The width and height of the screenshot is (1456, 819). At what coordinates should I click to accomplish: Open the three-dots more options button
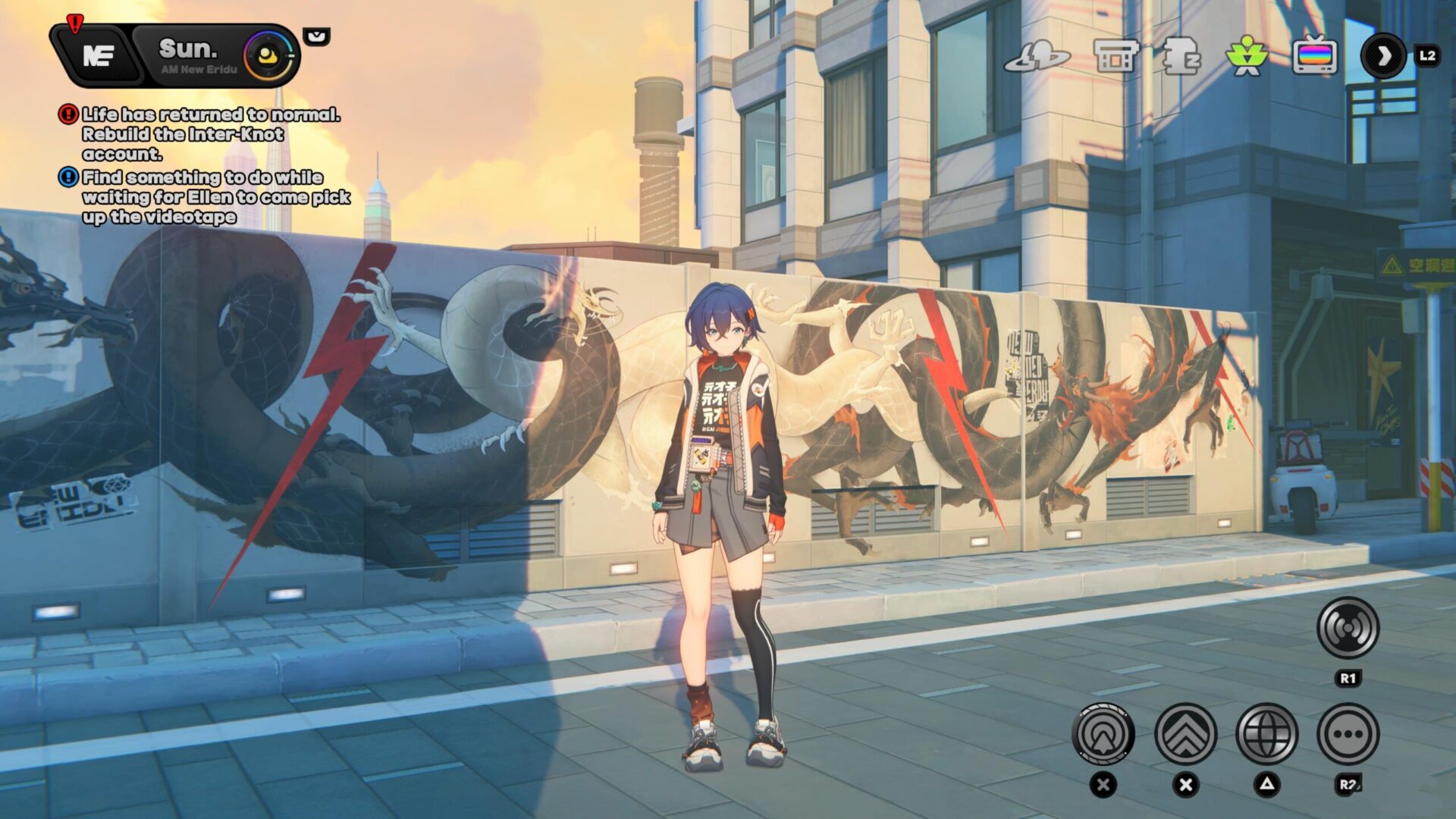(x=1348, y=734)
